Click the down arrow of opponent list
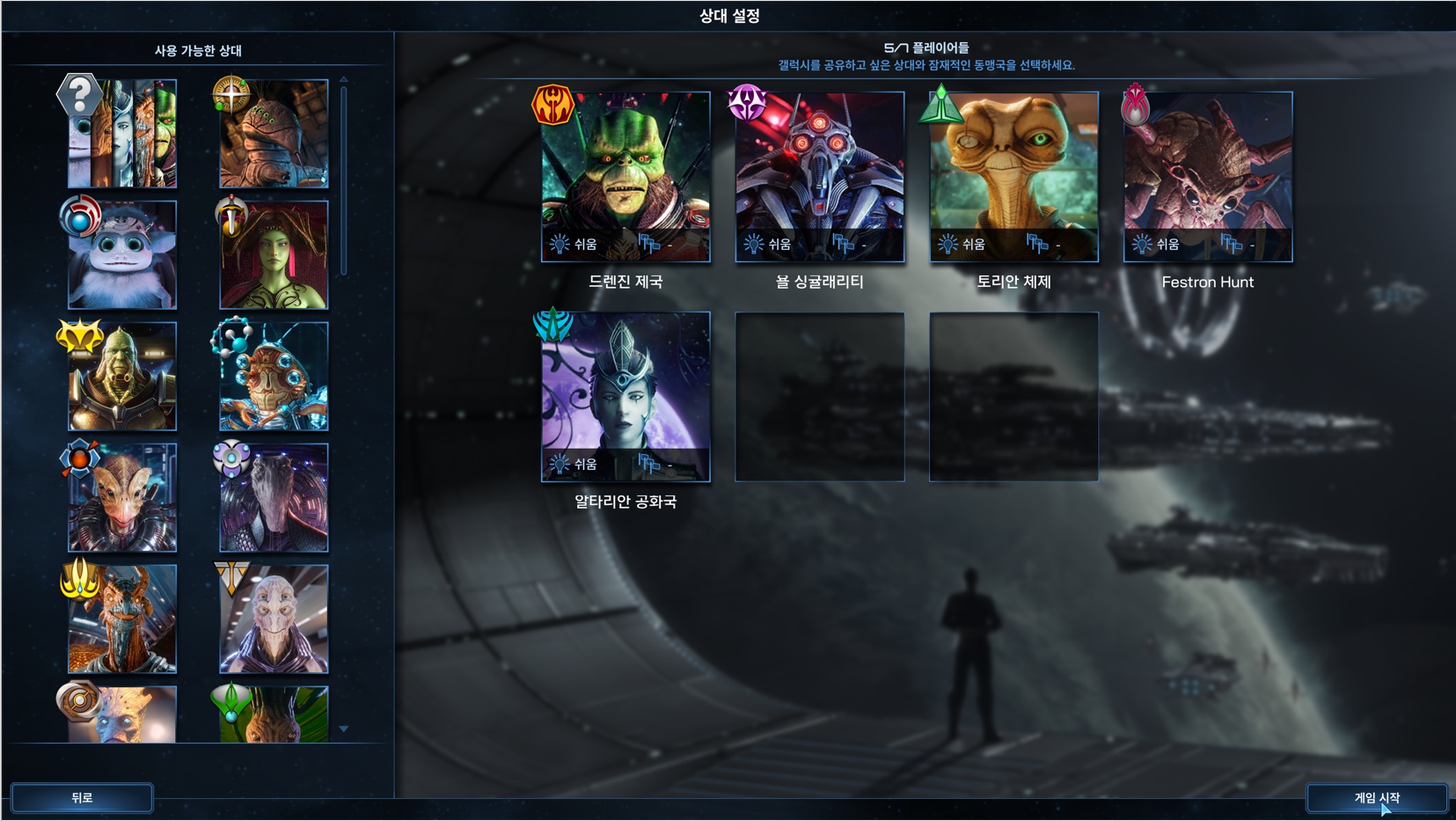This screenshot has height=821, width=1456. click(x=344, y=729)
